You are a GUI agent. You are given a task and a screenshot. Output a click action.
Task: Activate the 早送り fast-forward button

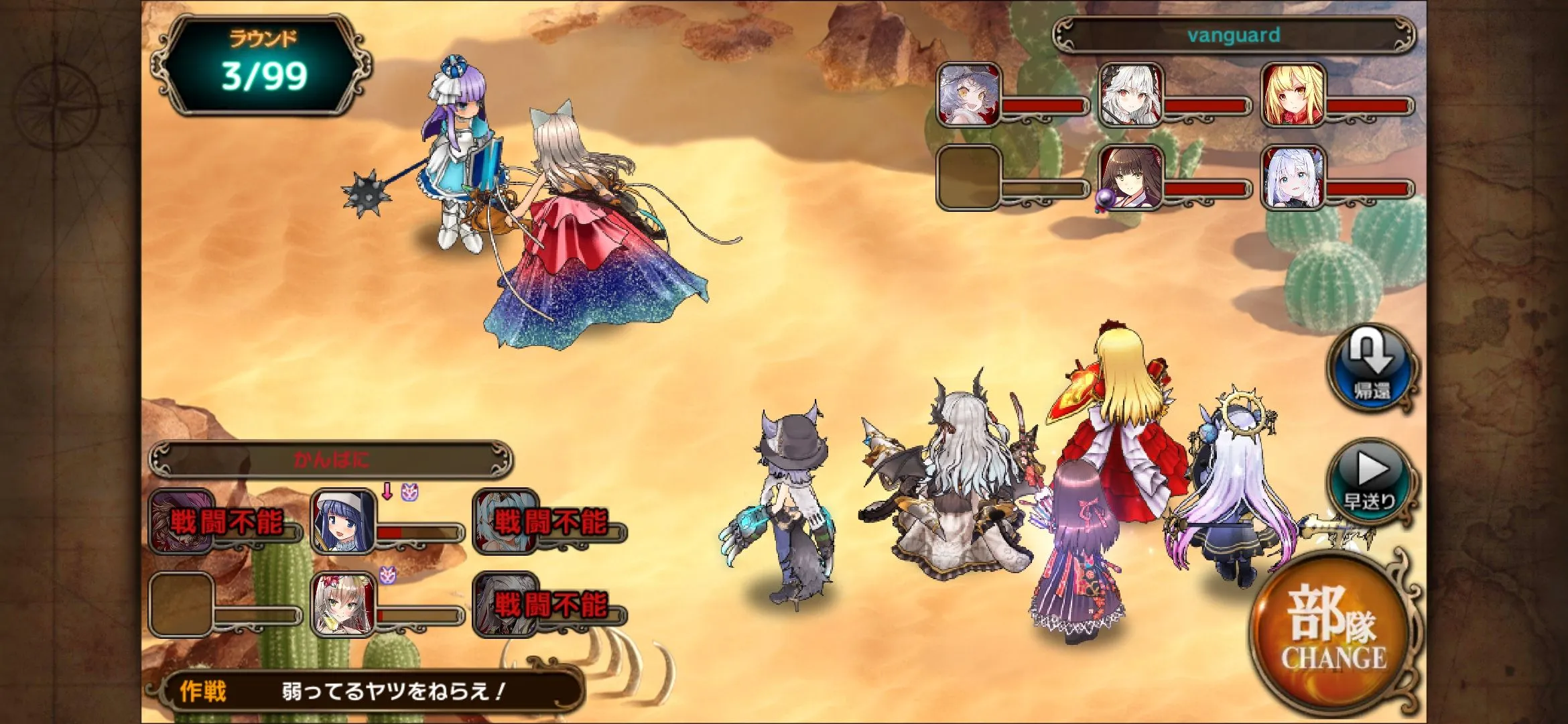(1370, 479)
